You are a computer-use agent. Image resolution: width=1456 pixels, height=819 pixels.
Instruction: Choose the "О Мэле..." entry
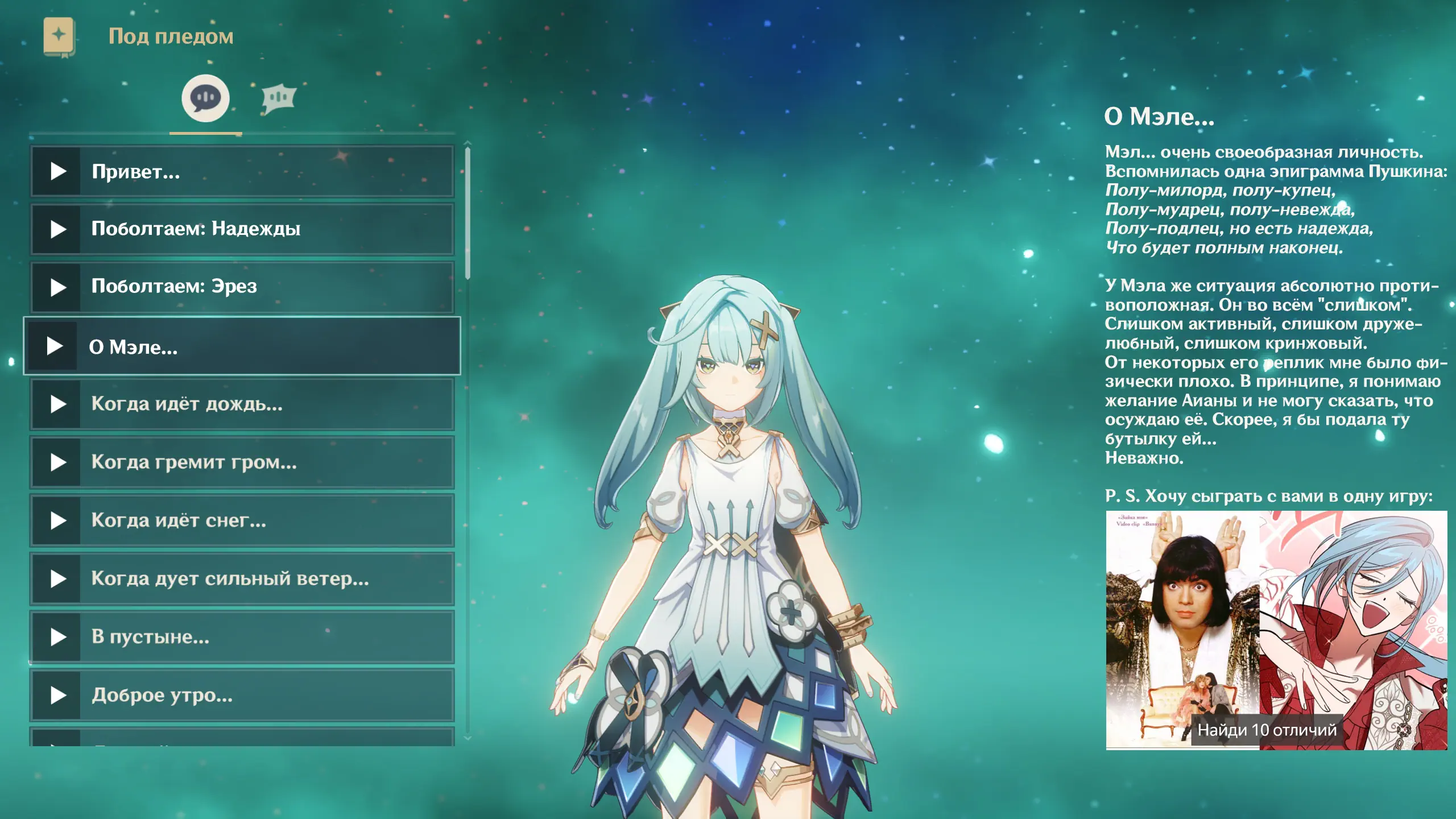[242, 346]
